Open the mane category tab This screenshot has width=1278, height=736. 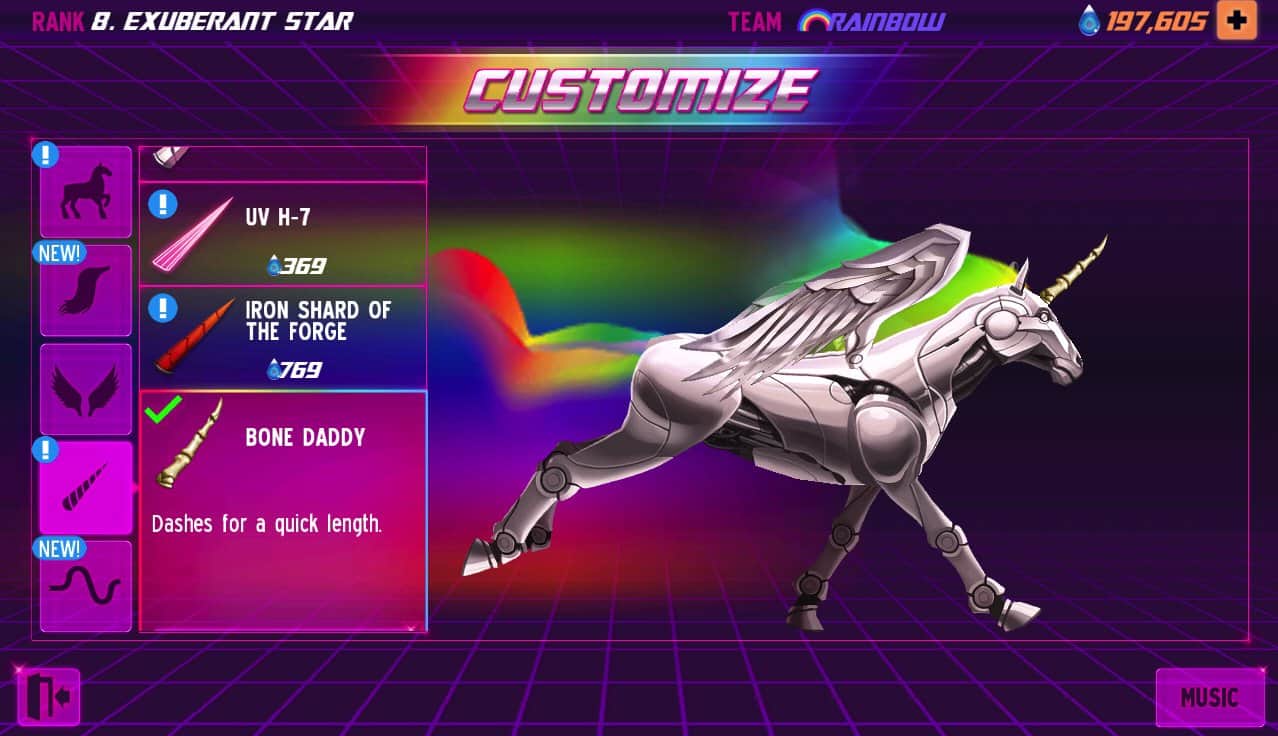85,290
